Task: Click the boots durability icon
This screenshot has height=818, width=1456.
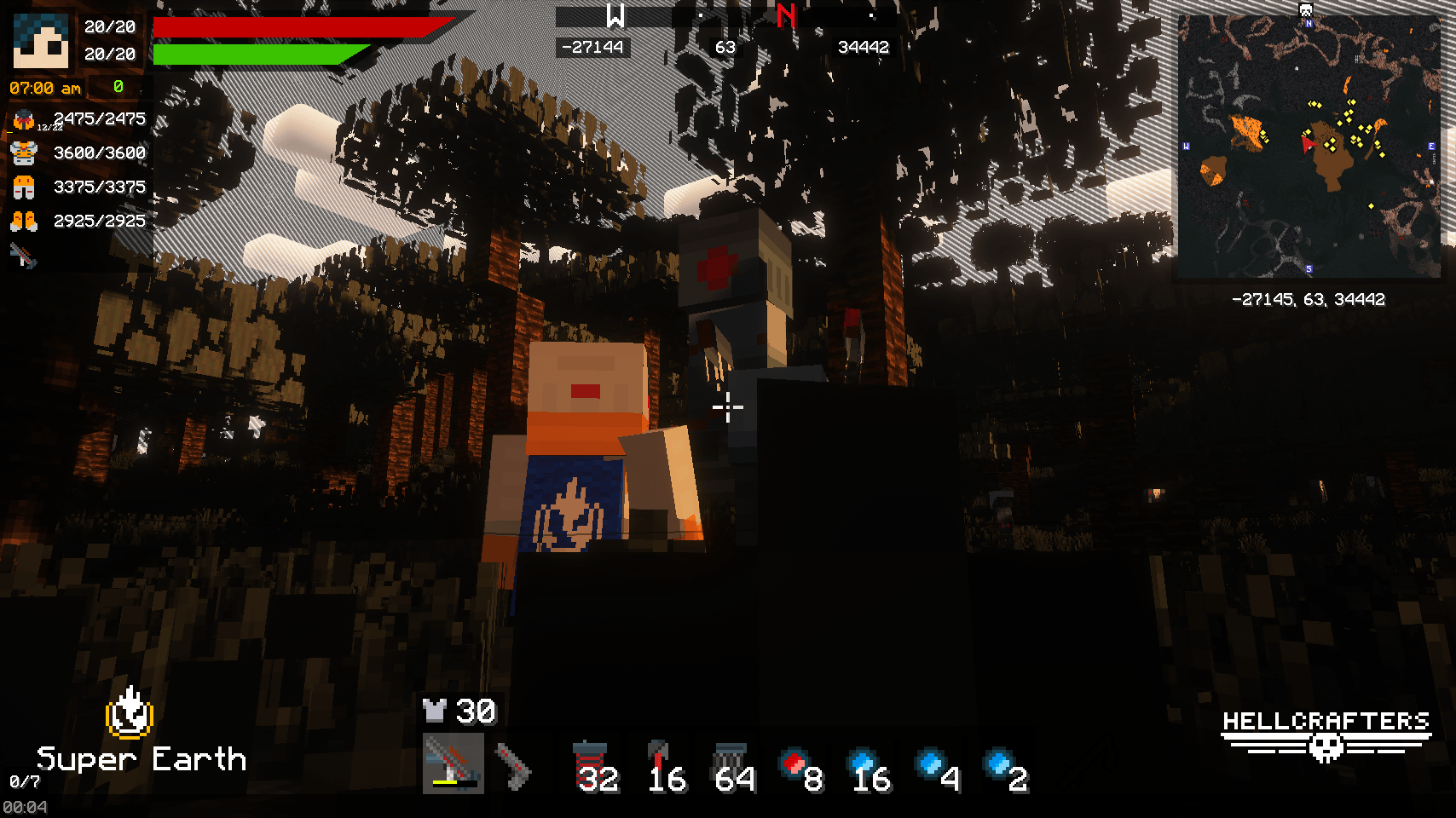Action: 24,220
